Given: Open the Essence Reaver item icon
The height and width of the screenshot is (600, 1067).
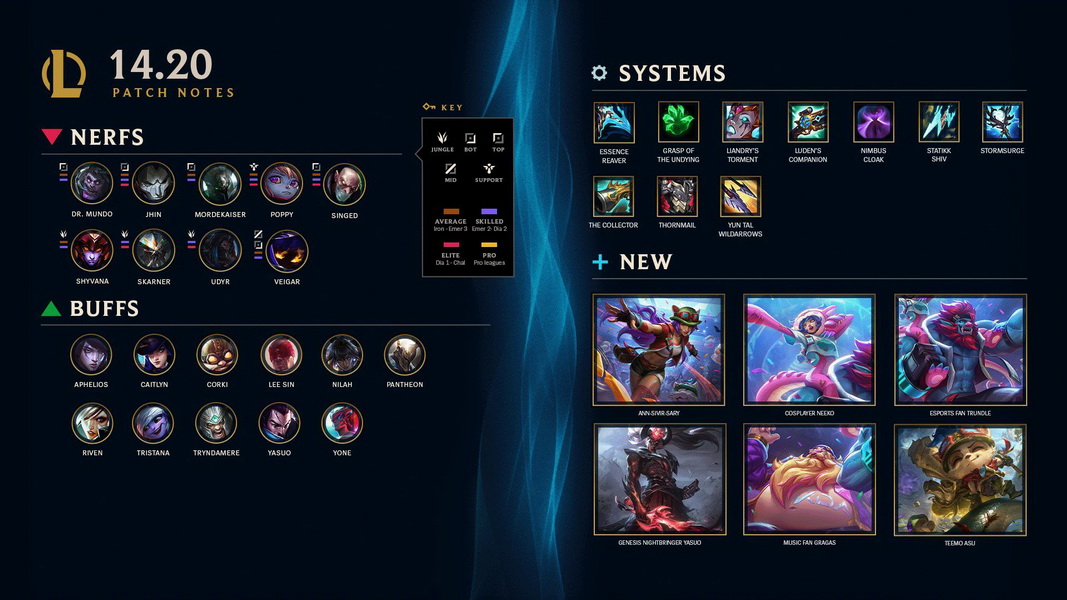Looking at the screenshot, I should coord(614,122).
